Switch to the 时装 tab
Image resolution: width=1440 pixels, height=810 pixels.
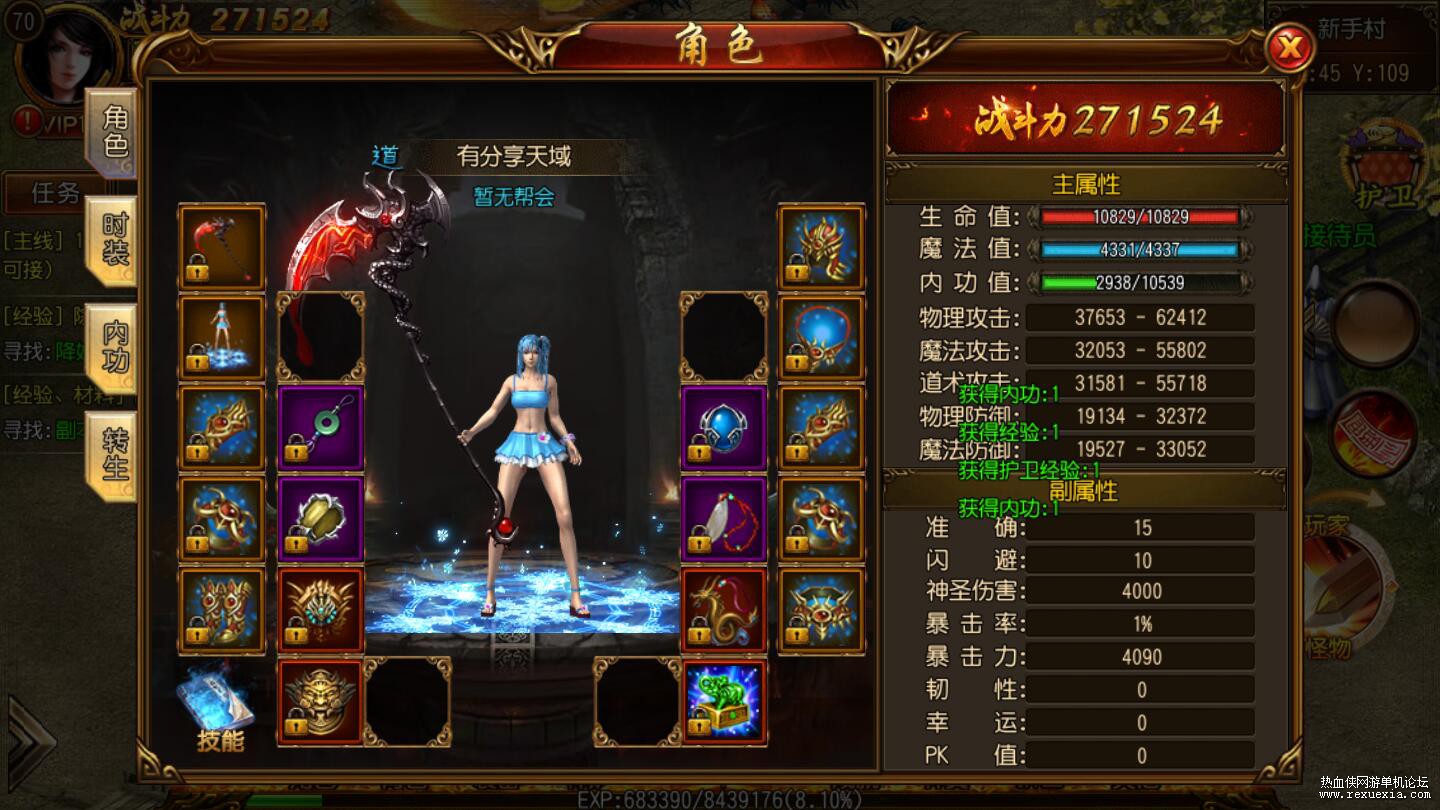[112, 240]
